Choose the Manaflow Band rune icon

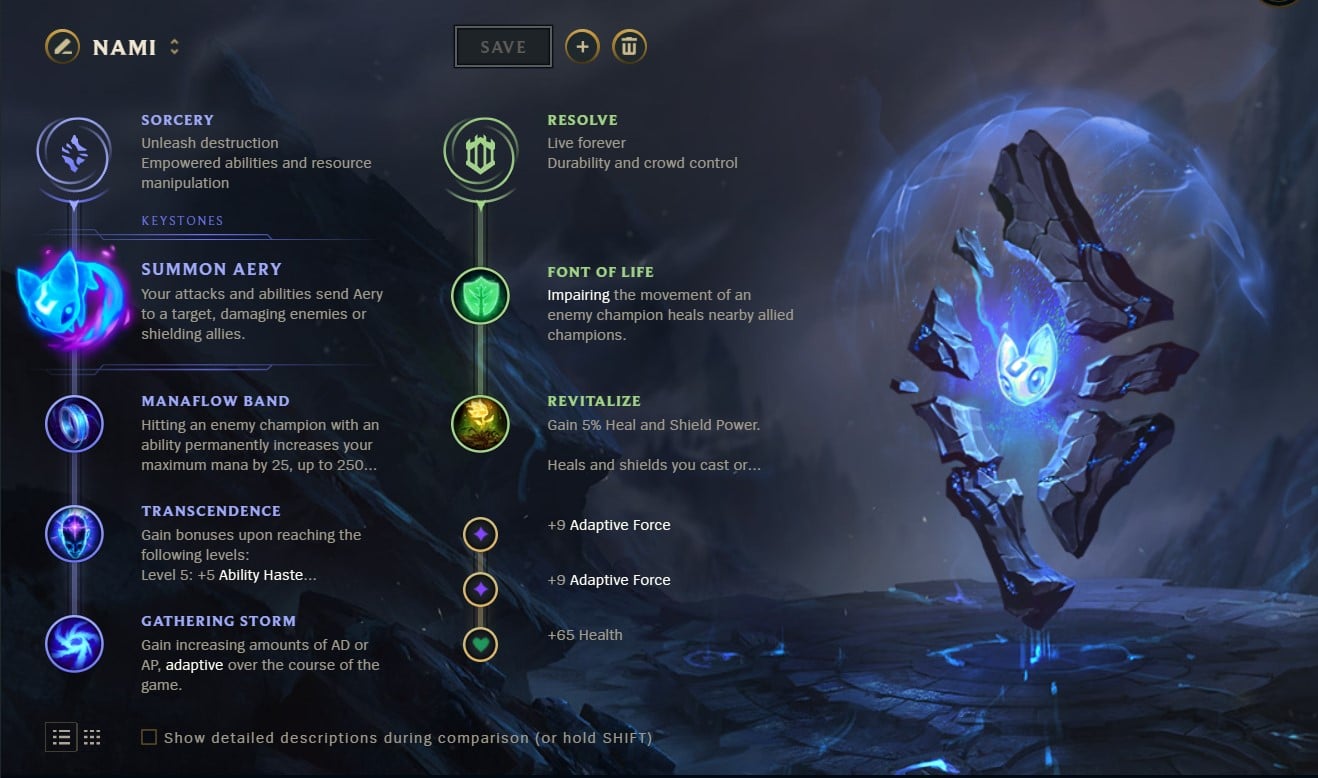pos(75,424)
